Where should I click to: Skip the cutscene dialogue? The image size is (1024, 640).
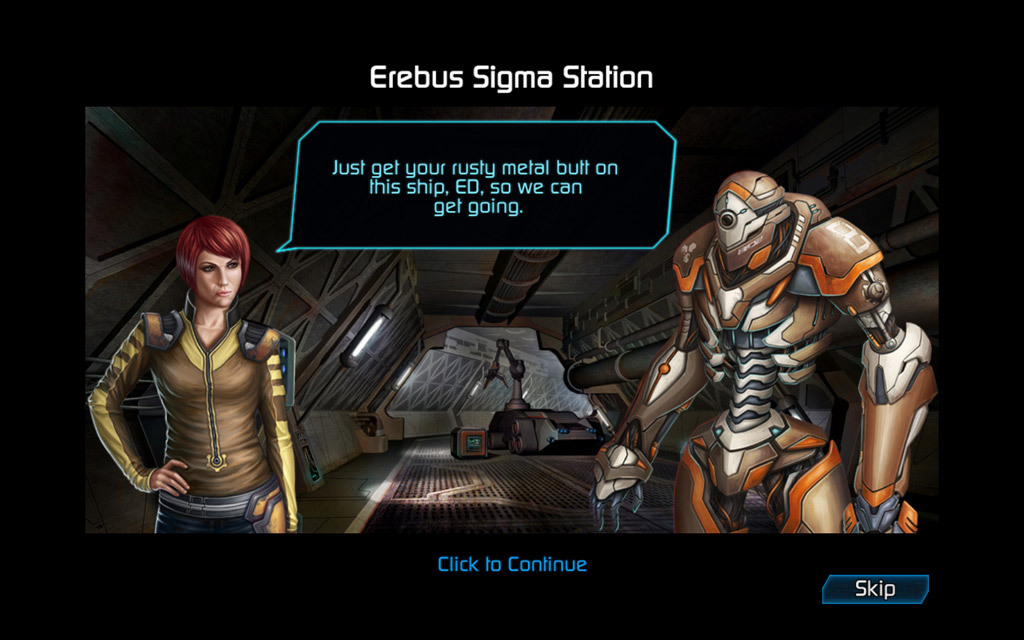(x=875, y=589)
